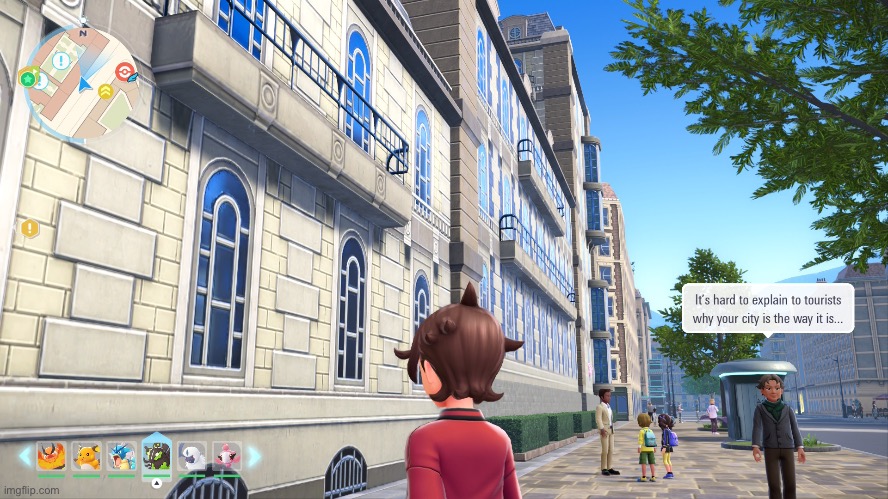Select the yellow chevron marker on minimap
The width and height of the screenshot is (888, 499).
[105, 91]
